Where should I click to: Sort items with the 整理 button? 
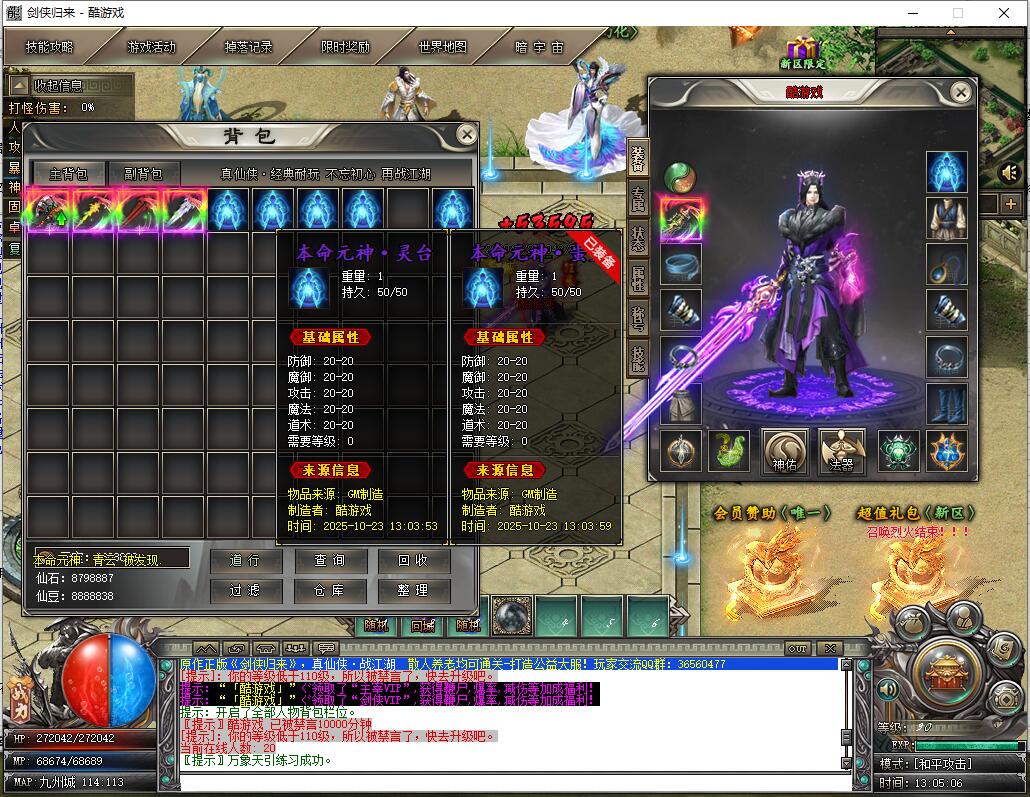pyautogui.click(x=413, y=591)
